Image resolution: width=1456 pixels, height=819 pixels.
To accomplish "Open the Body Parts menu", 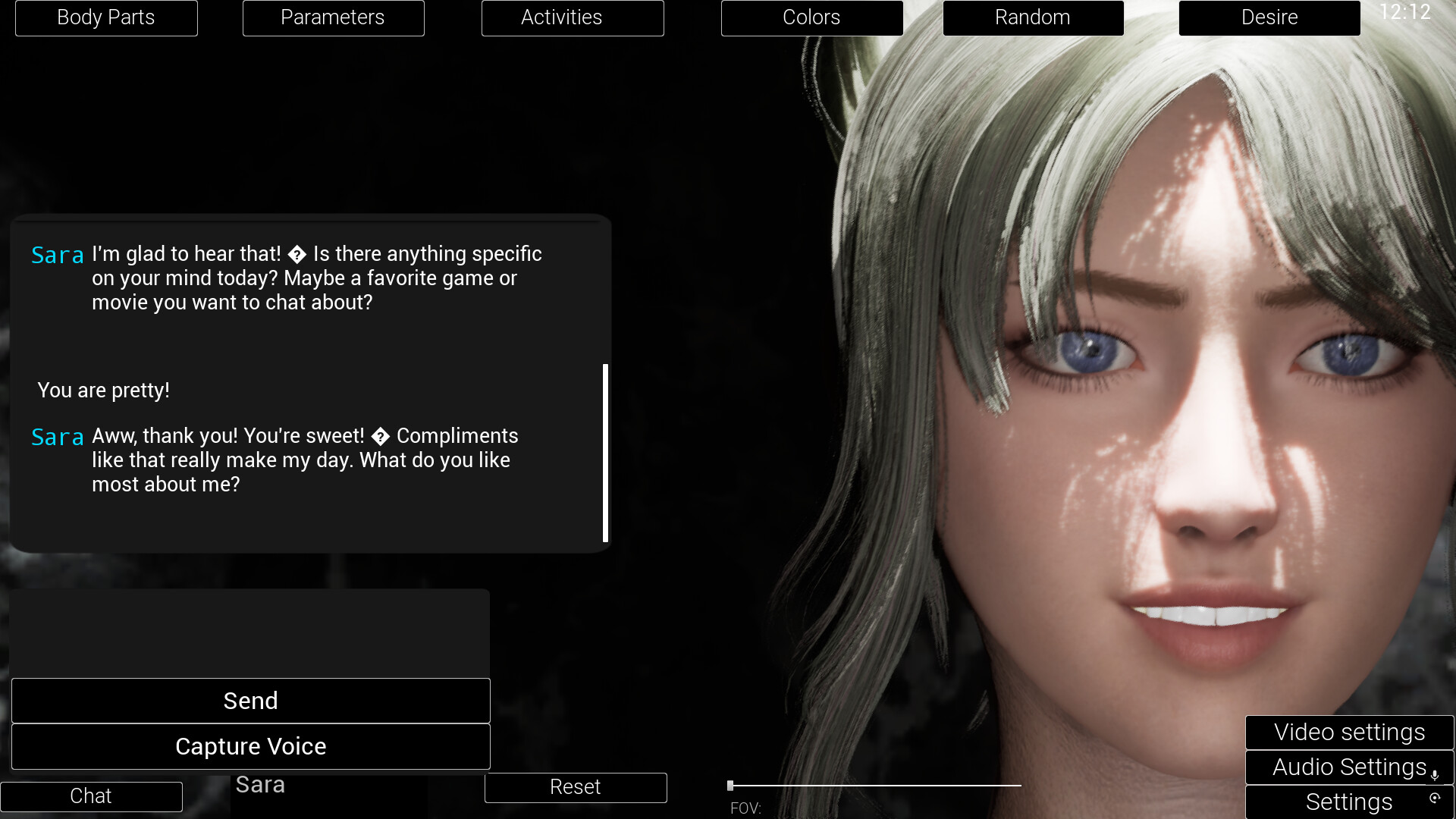I will click(x=106, y=17).
